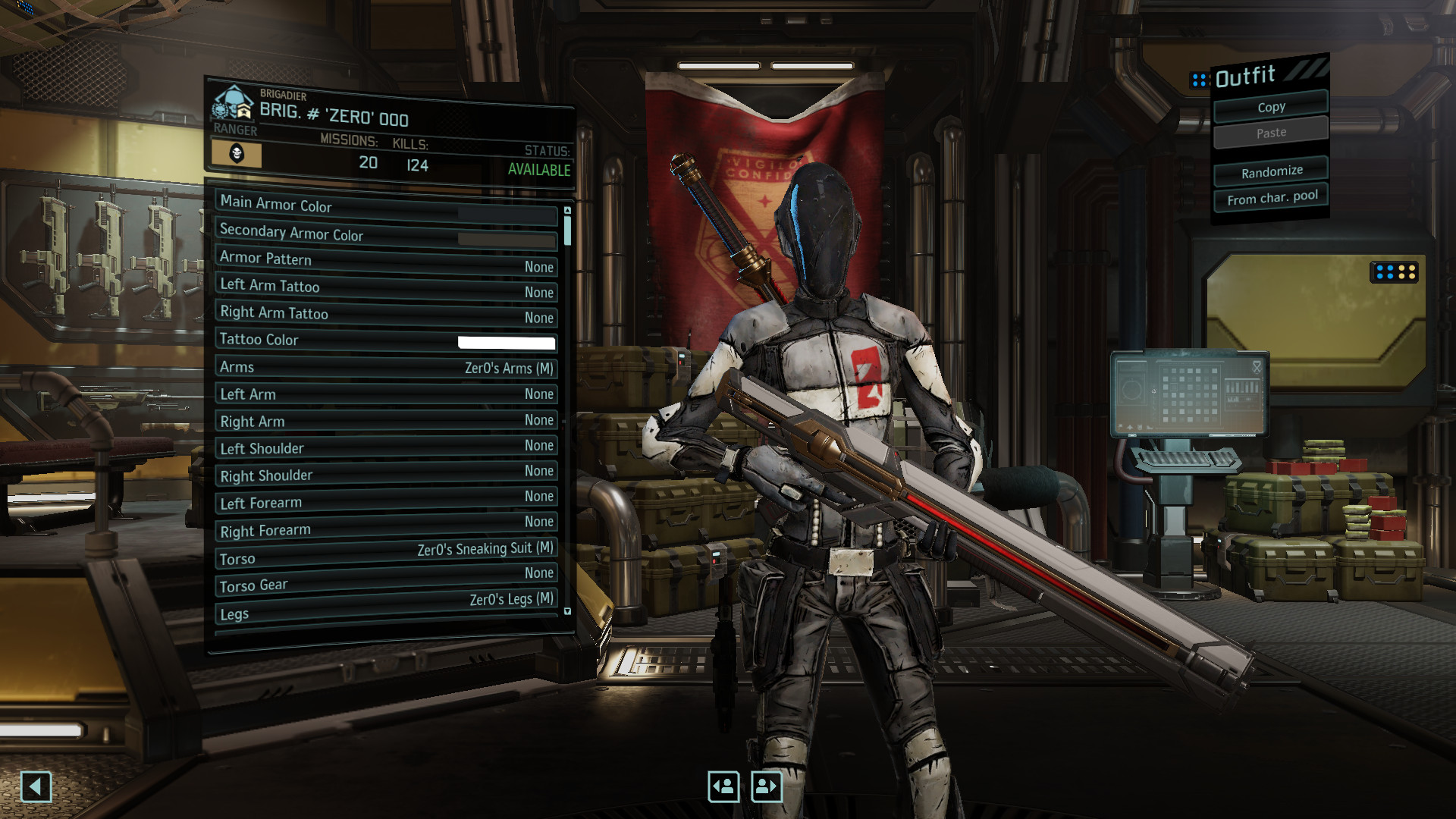Change the Torso armor piece
Viewport: 1456px width, 819px height.
(x=387, y=554)
